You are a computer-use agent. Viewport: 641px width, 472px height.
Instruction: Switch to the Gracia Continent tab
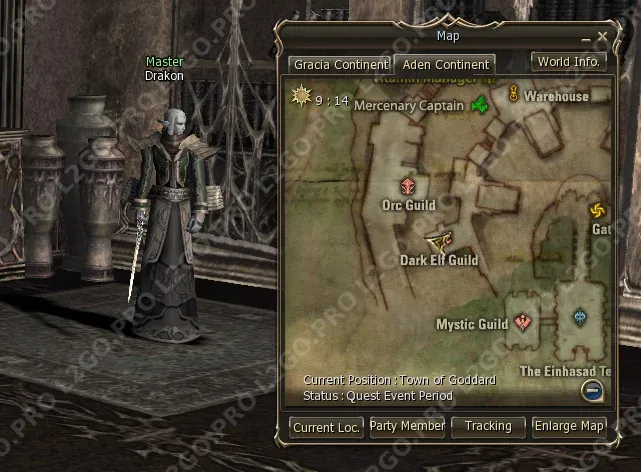[x=338, y=64]
